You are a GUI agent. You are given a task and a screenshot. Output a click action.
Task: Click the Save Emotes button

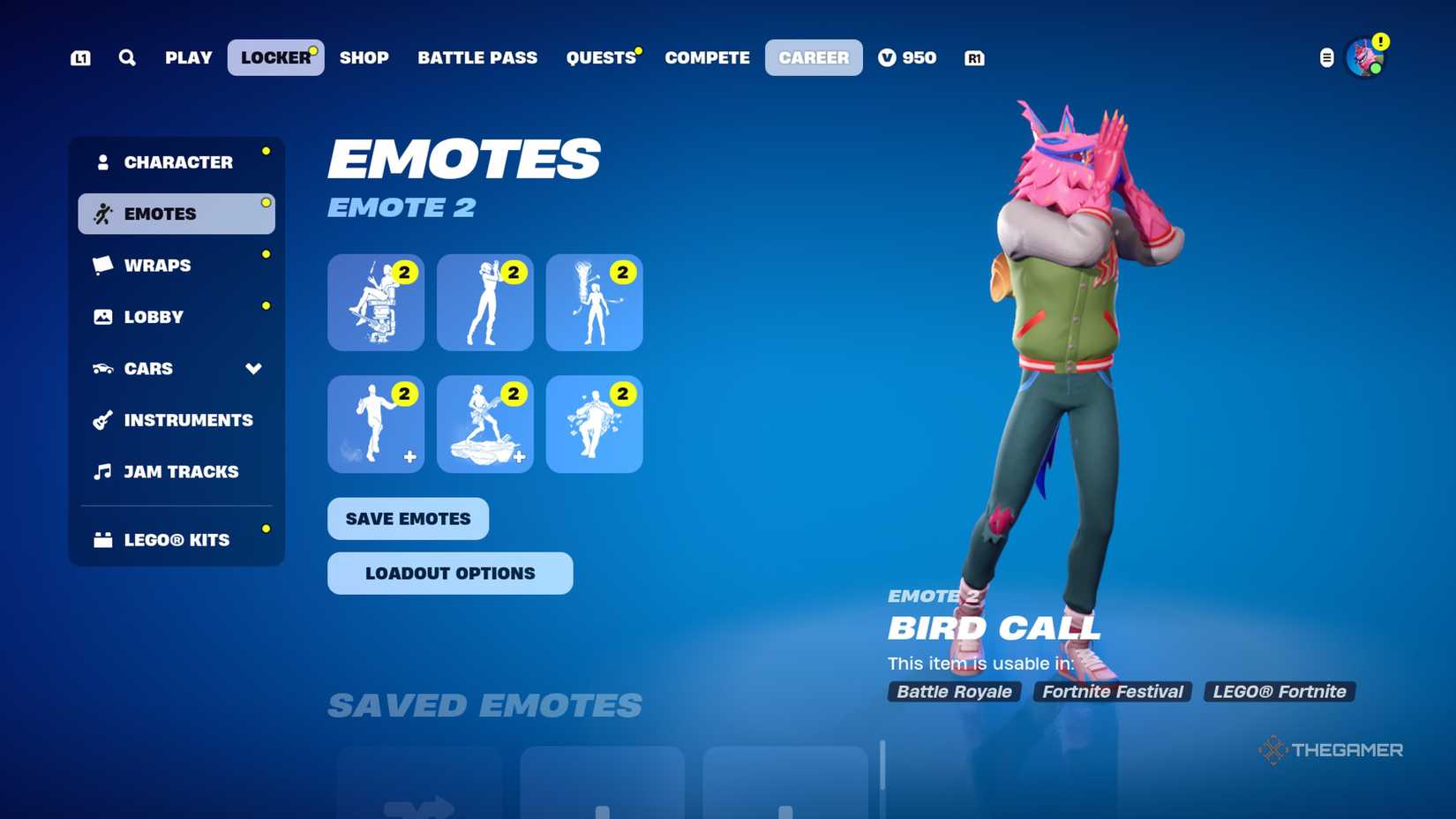tap(408, 519)
